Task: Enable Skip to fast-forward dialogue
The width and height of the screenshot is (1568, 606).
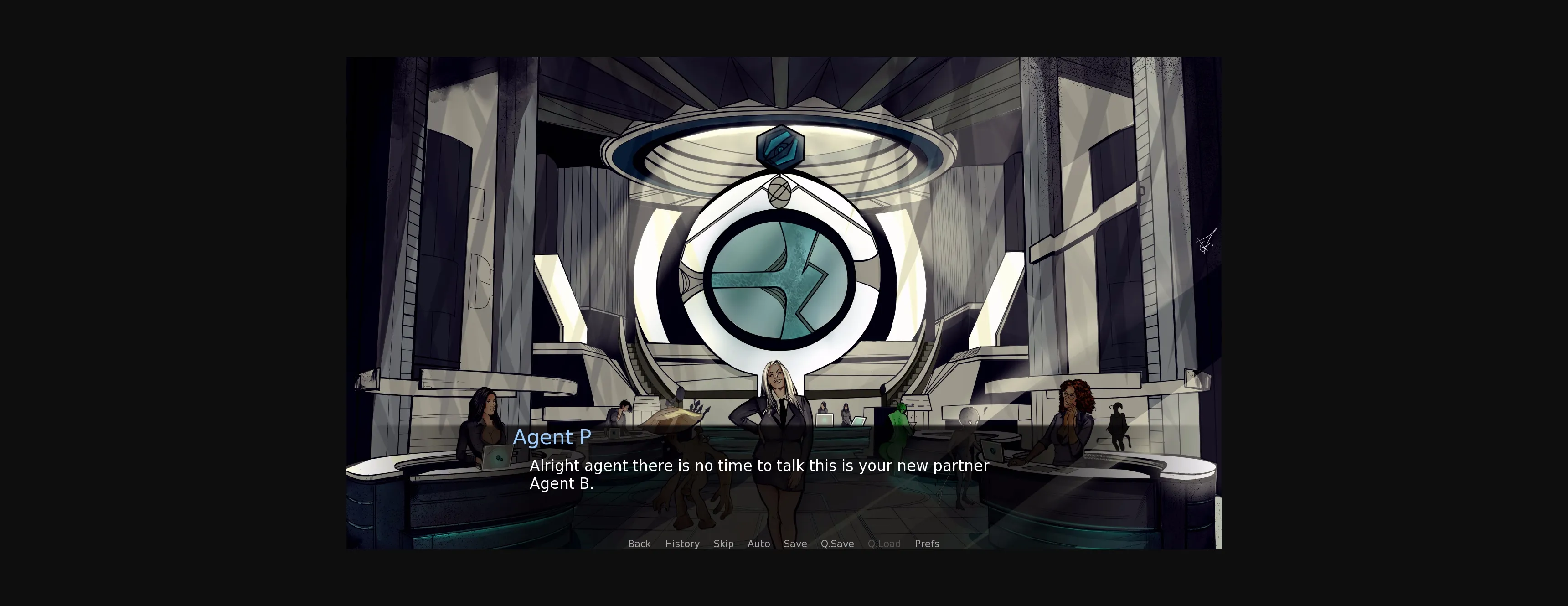Action: [723, 543]
